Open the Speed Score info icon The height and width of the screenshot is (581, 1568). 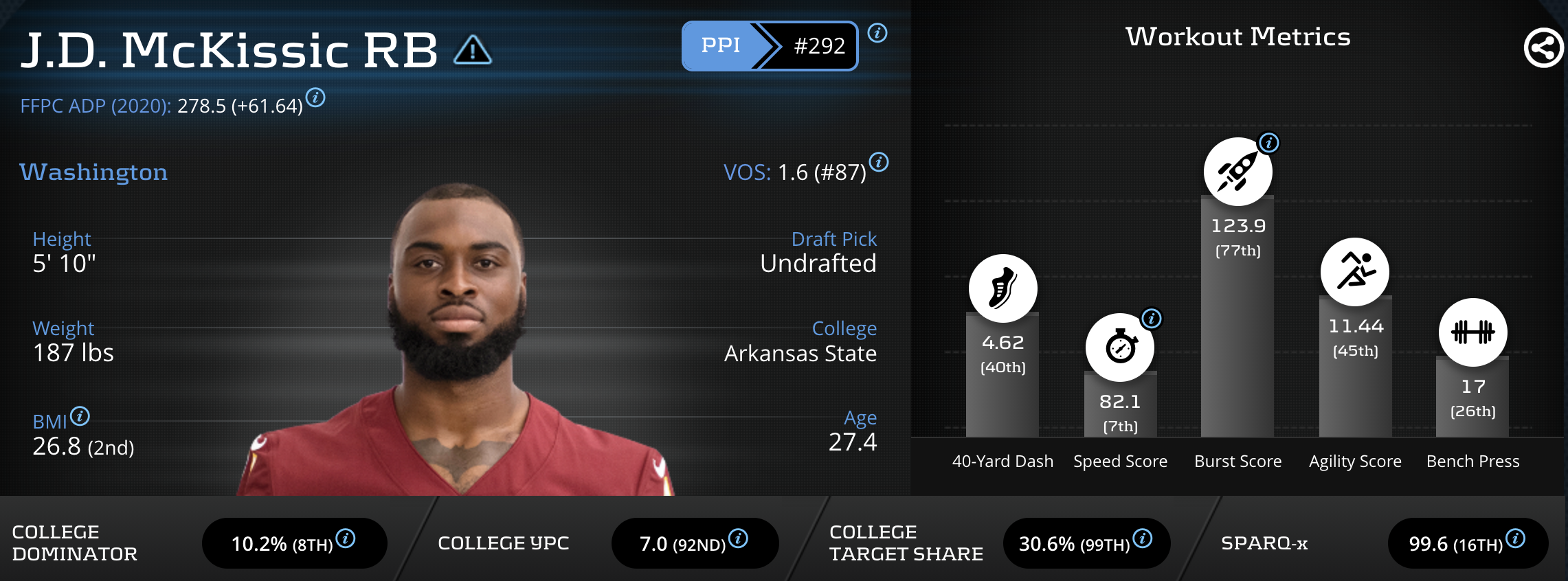tap(1151, 319)
